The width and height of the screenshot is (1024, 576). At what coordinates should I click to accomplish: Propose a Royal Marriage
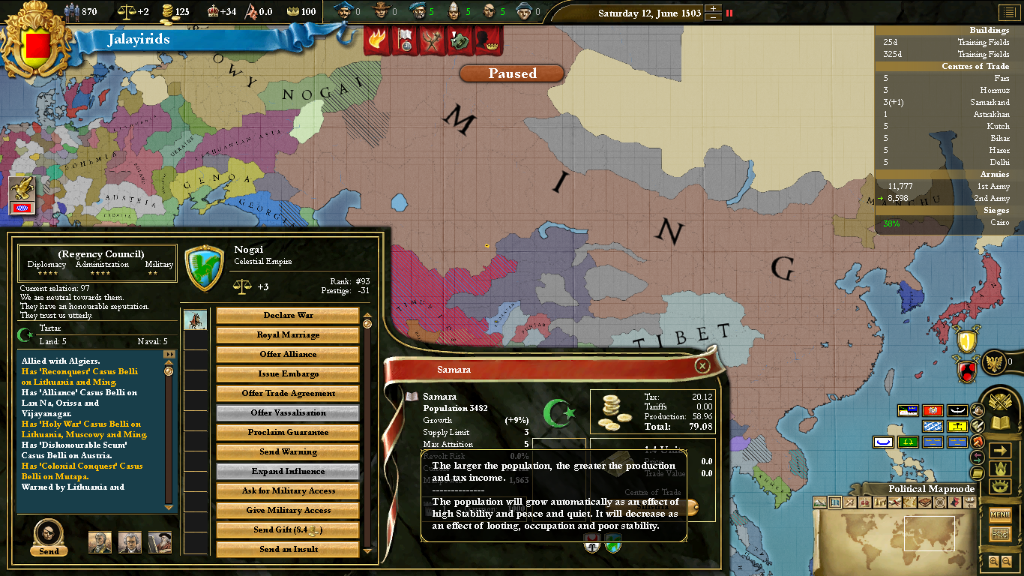[x=287, y=335]
